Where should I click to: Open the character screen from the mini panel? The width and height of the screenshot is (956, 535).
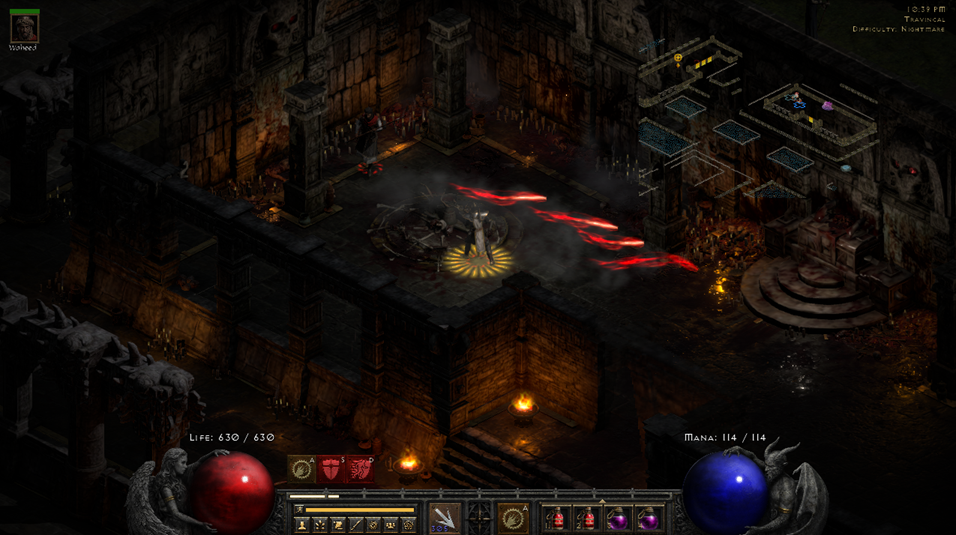pos(302,524)
